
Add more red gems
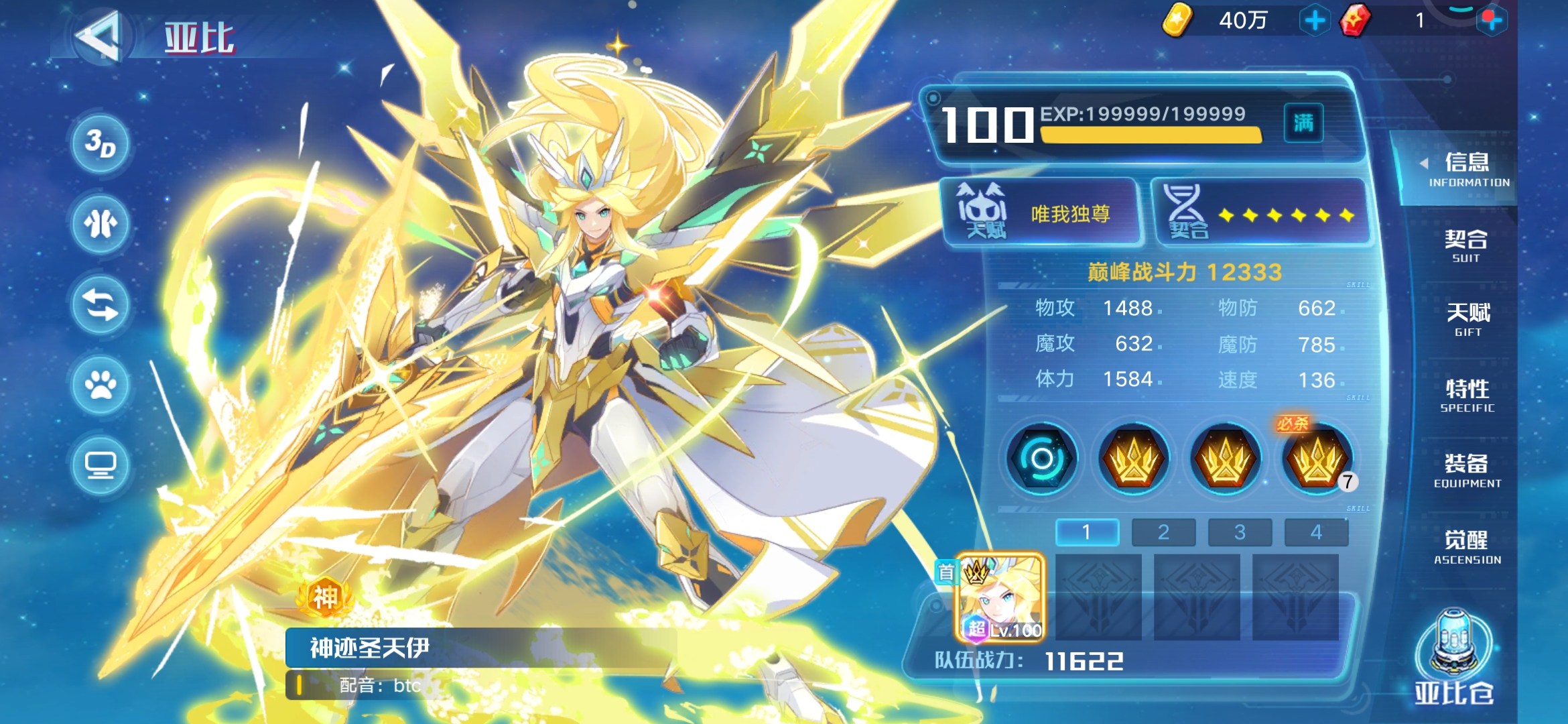click(1492, 21)
